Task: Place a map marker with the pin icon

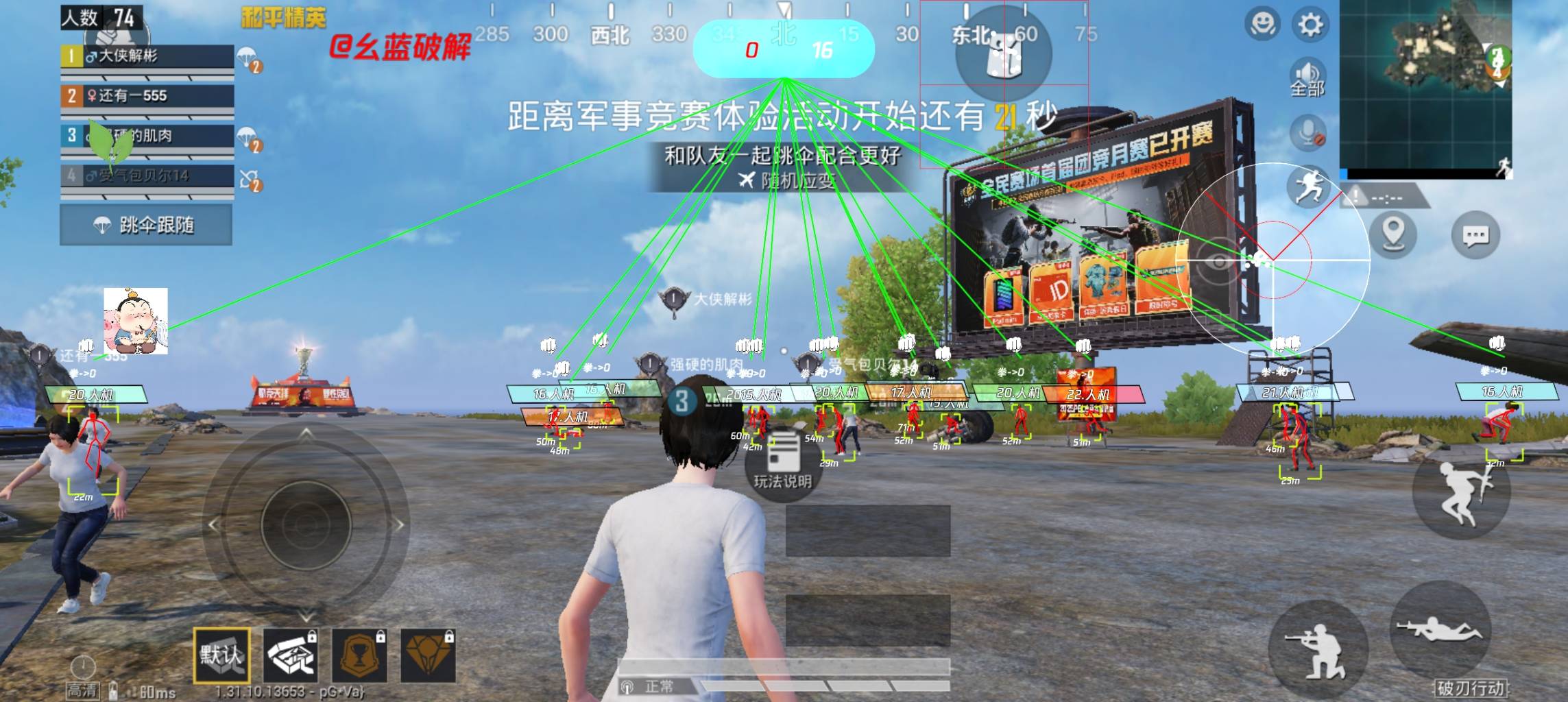Action: (1392, 234)
